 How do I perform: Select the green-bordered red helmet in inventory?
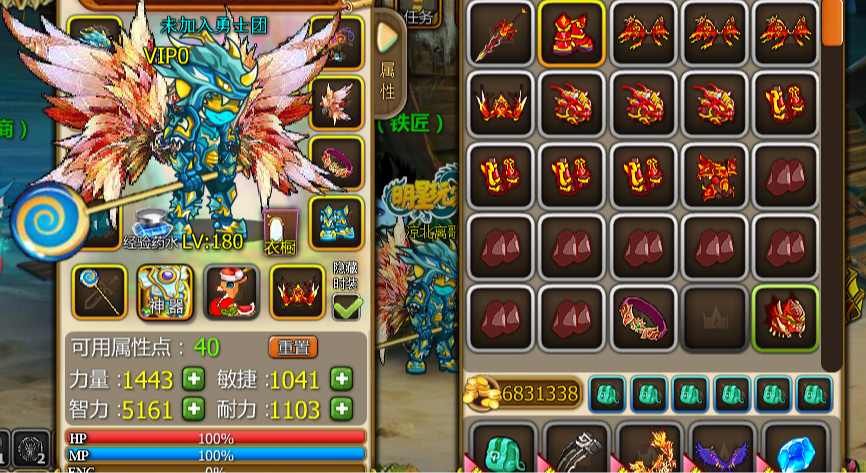[x=785, y=318]
